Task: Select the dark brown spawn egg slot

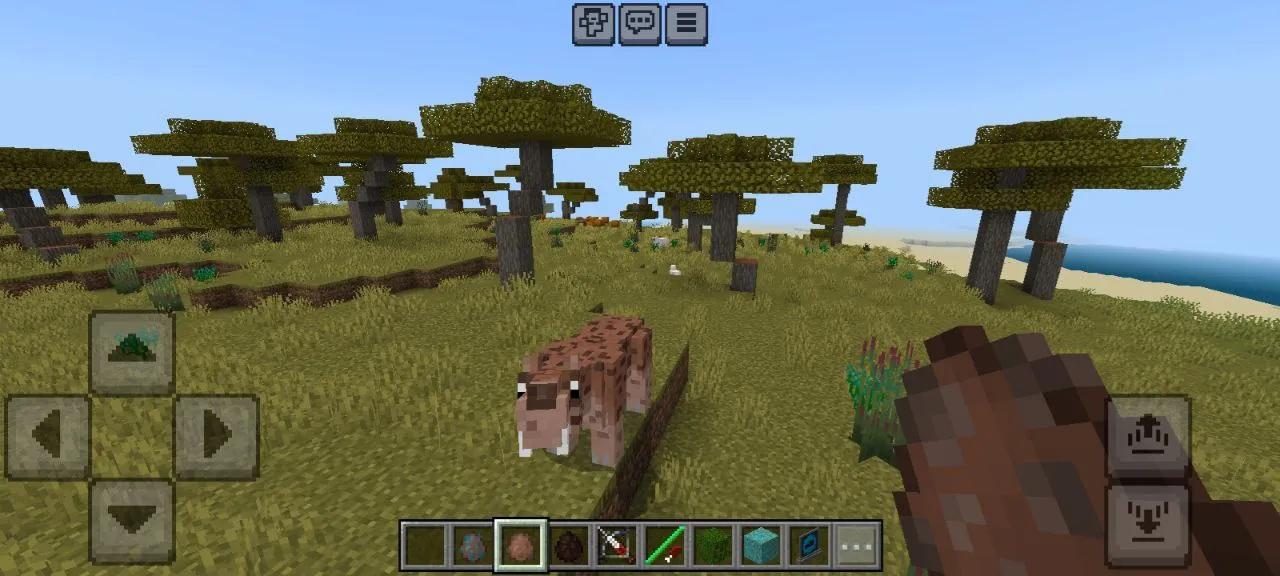Action: click(x=569, y=545)
